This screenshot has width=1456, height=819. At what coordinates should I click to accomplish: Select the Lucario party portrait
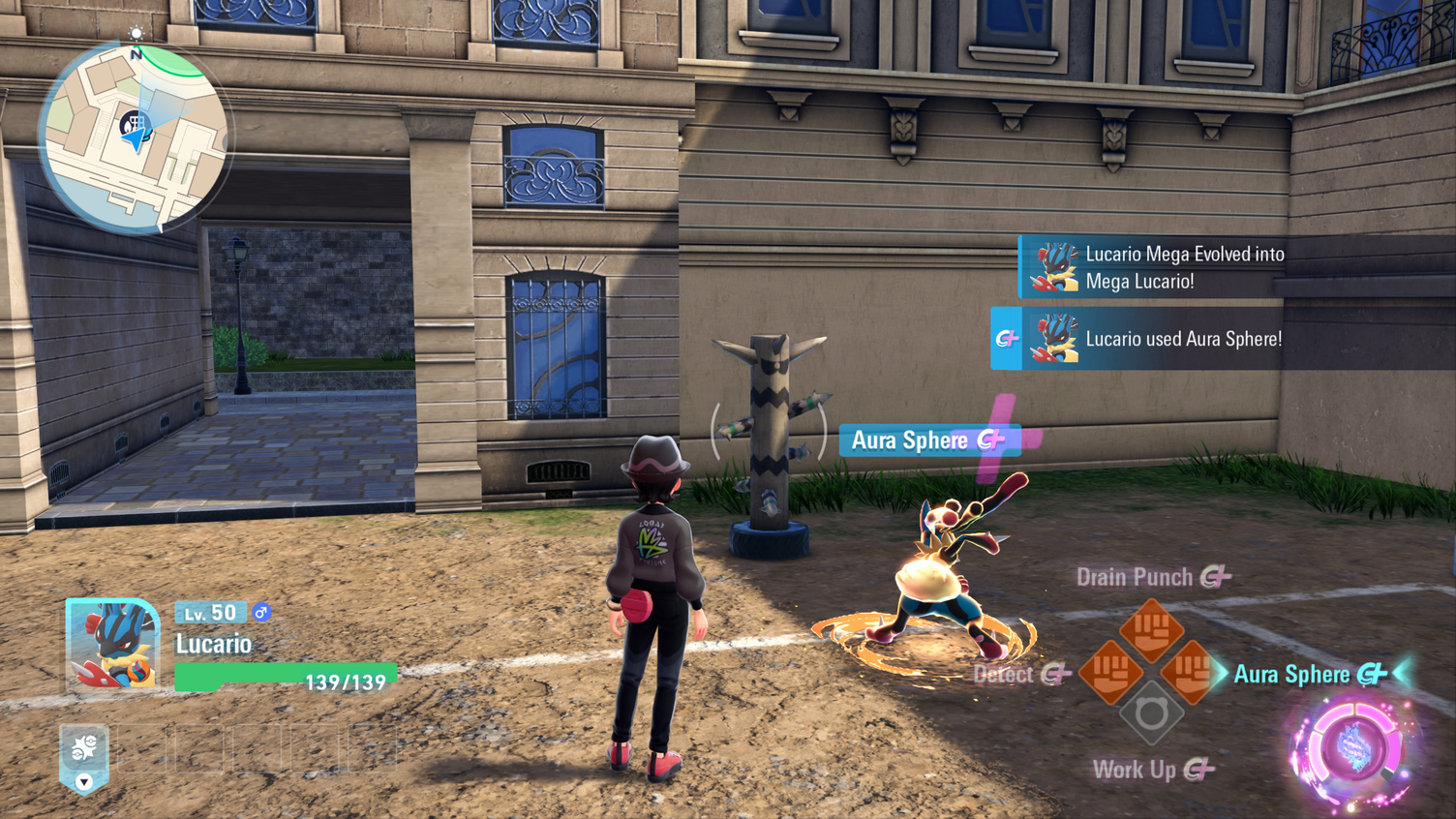point(112,644)
